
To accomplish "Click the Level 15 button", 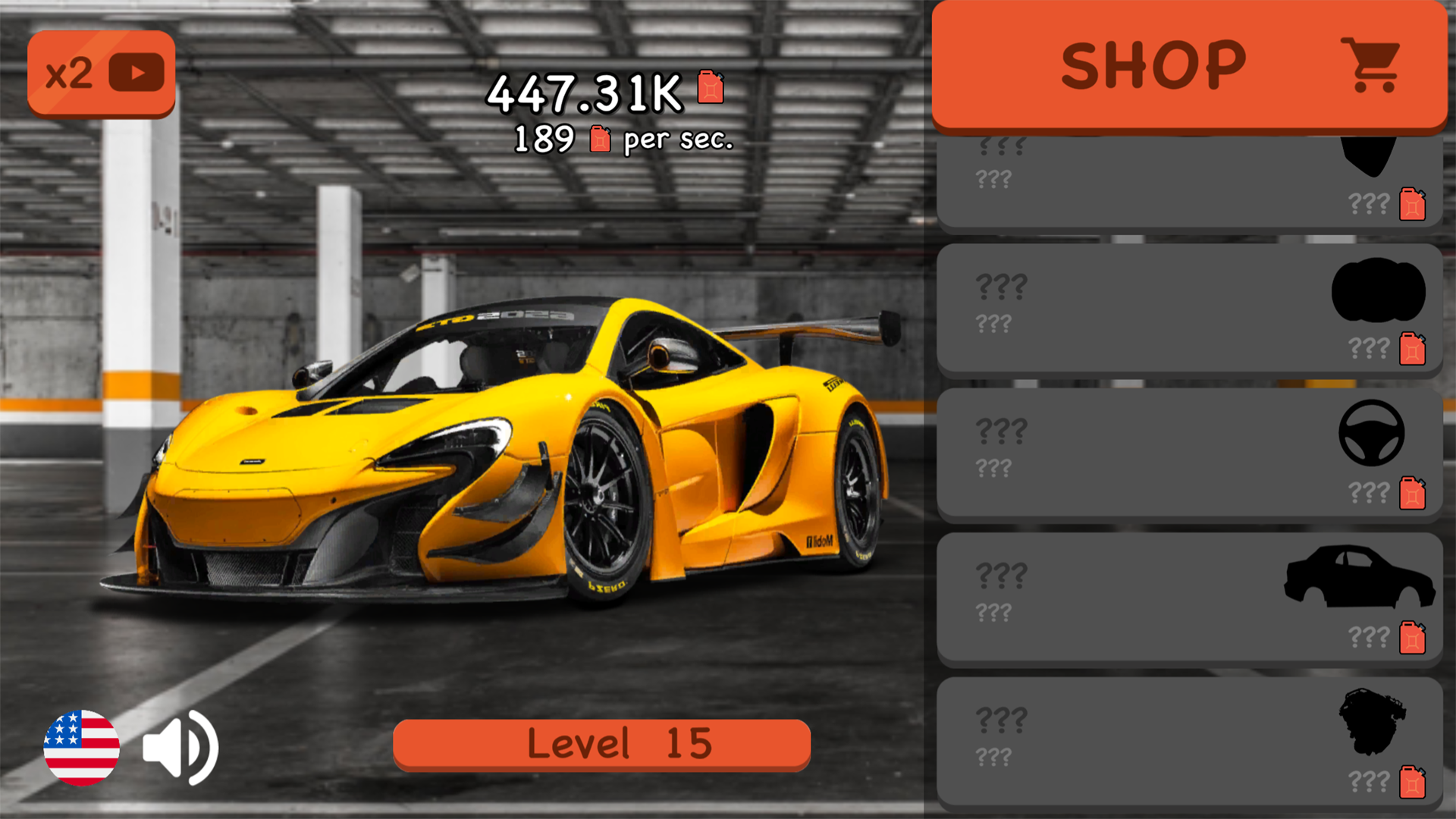I will click(x=603, y=743).
